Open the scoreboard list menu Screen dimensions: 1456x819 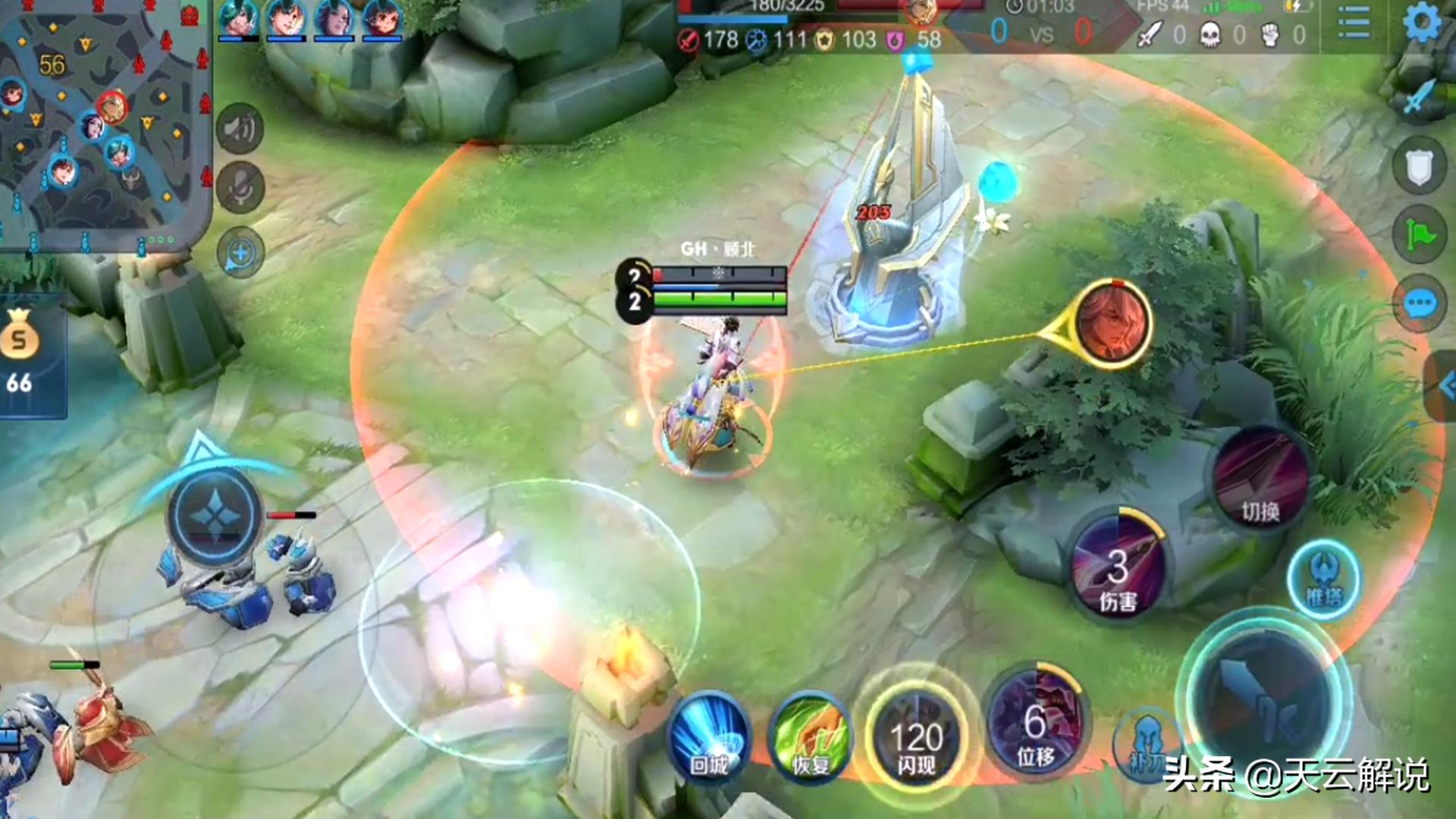[x=1354, y=23]
